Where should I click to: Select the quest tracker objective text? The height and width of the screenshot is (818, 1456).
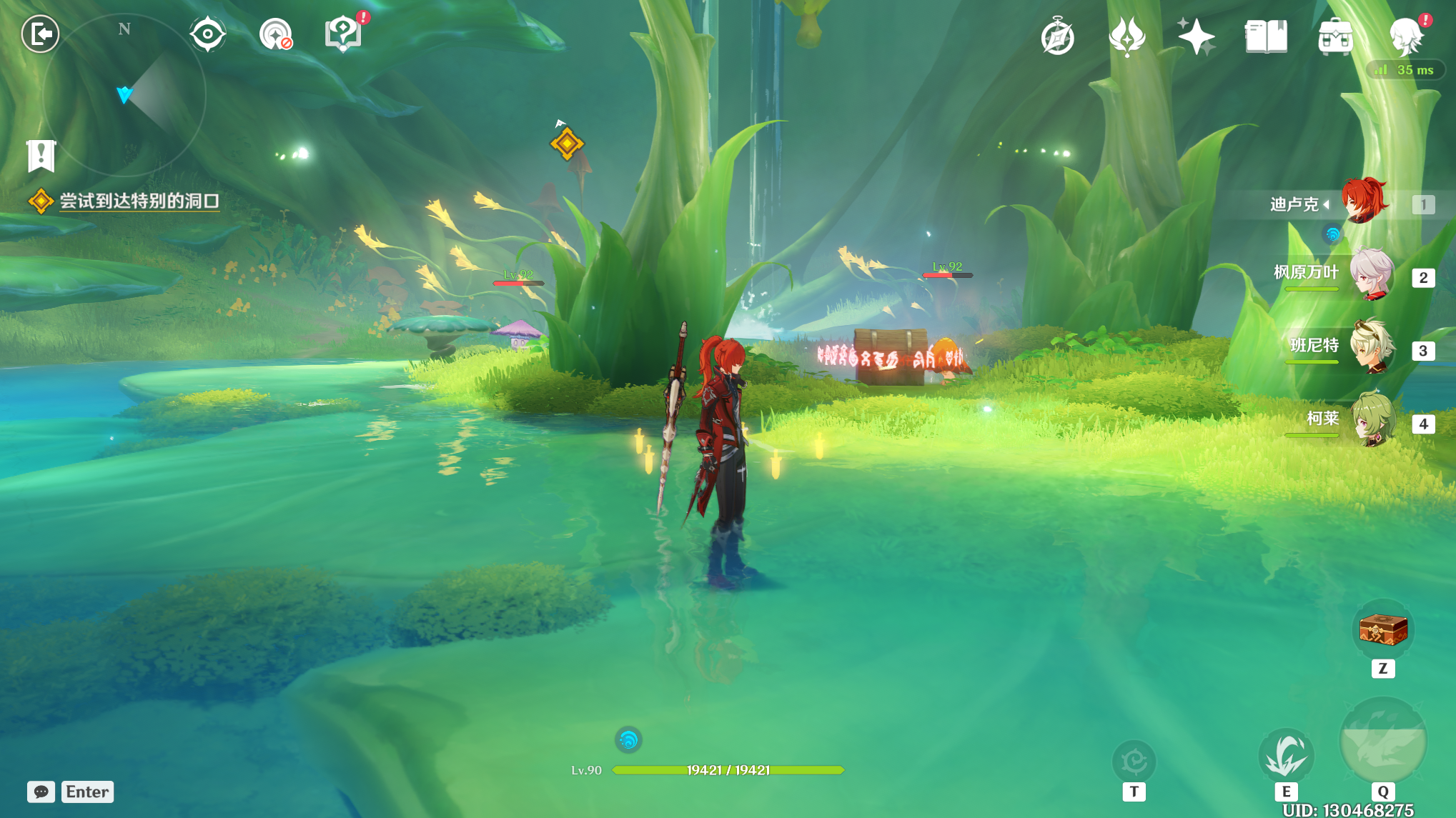(x=139, y=201)
